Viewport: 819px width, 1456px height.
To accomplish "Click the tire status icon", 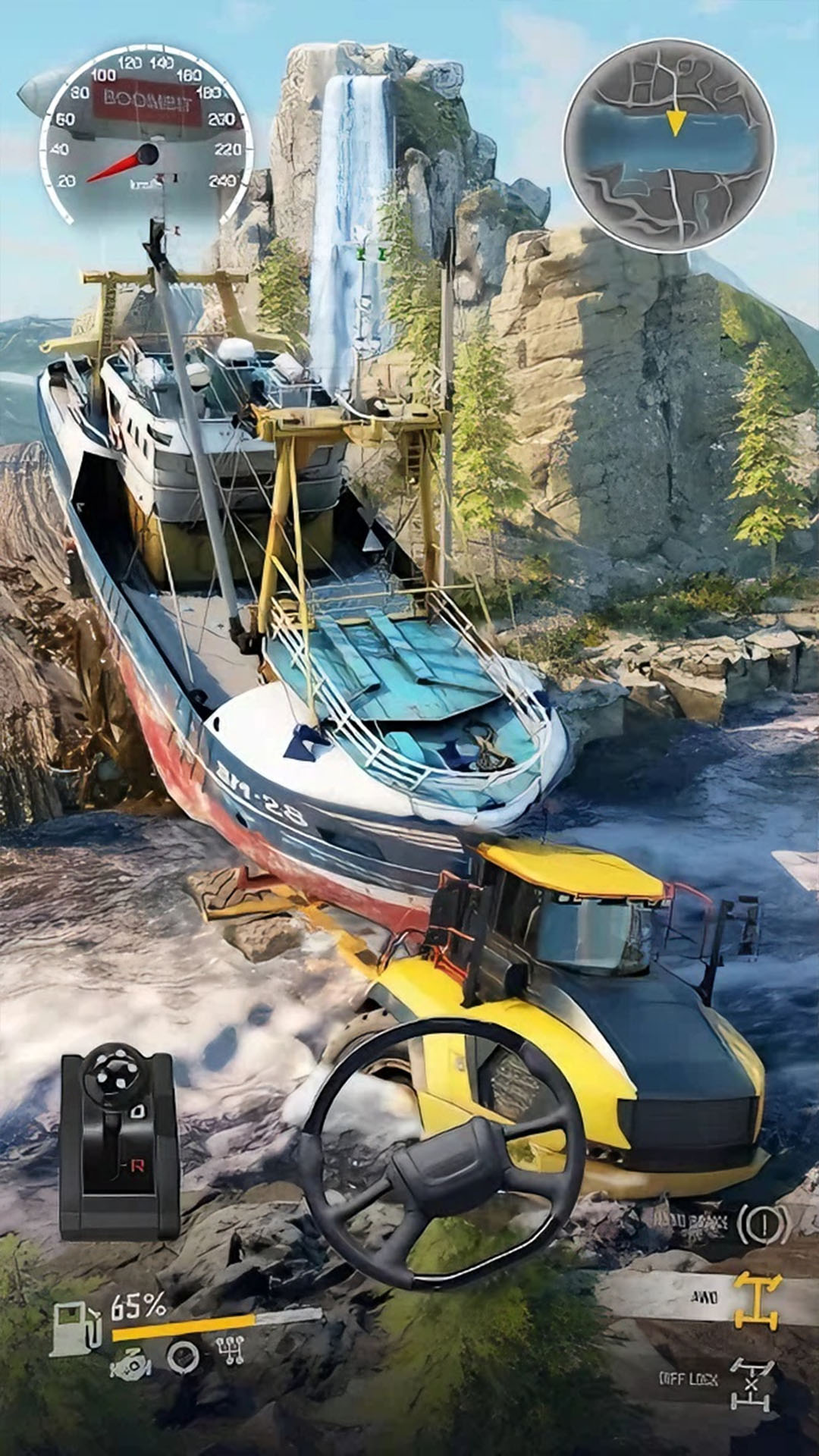I will coord(183,1357).
